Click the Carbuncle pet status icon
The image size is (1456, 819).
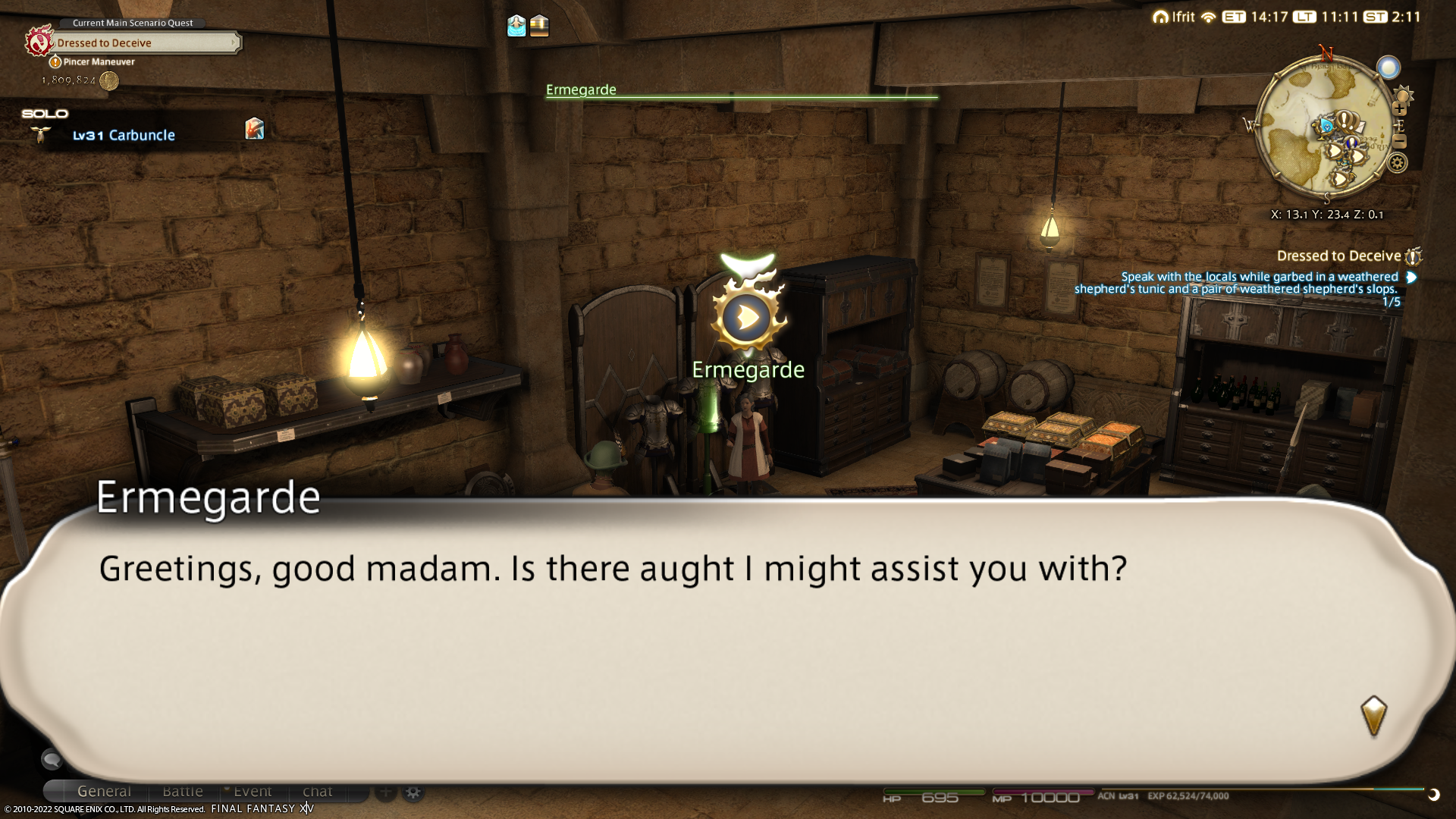pyautogui.click(x=255, y=129)
